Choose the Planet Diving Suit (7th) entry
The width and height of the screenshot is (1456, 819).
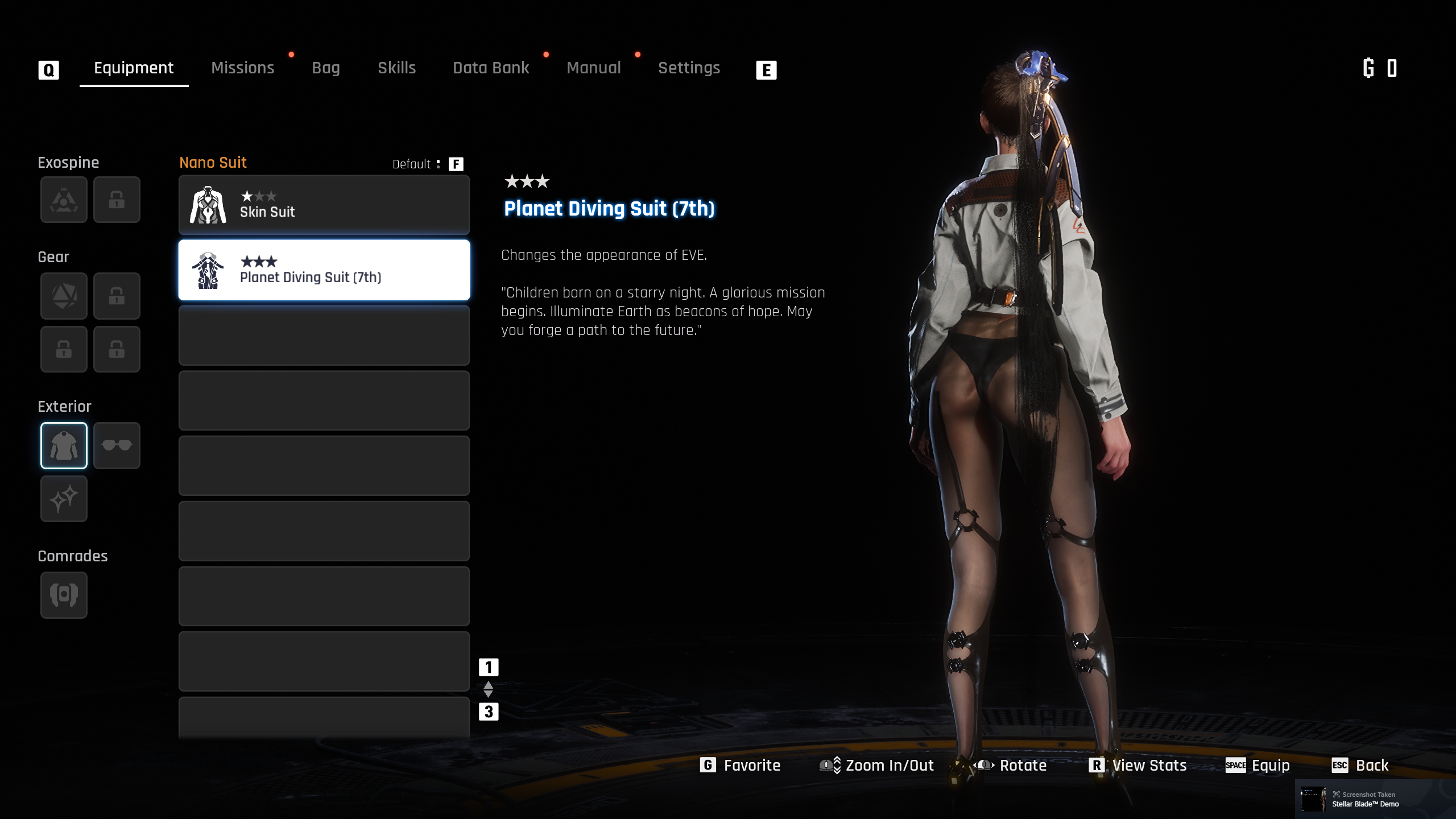click(x=324, y=270)
